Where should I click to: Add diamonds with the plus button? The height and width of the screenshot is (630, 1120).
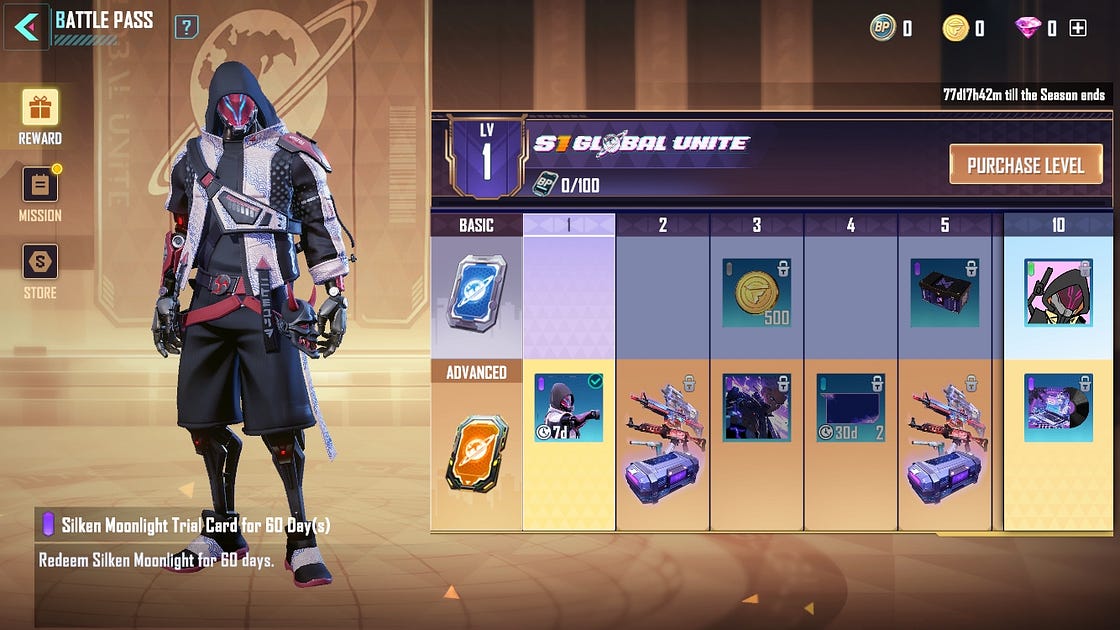(1078, 29)
